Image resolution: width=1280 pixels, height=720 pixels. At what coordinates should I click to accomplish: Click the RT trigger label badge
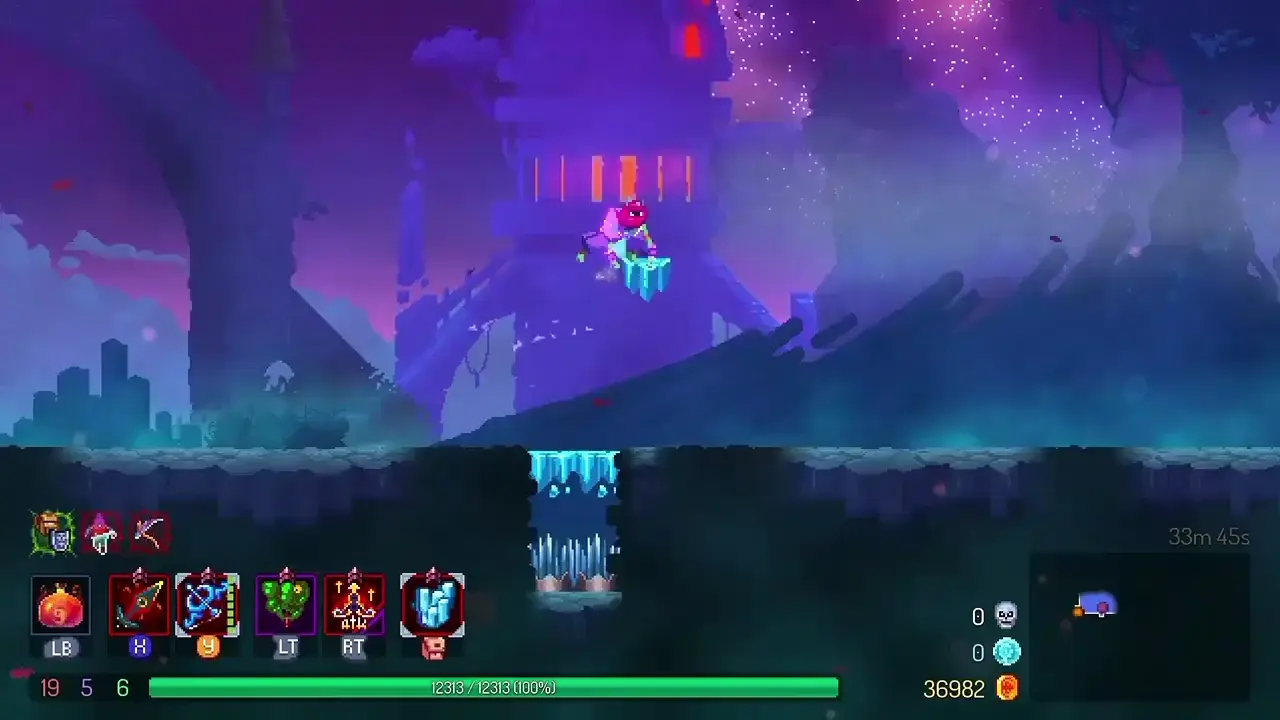point(353,648)
